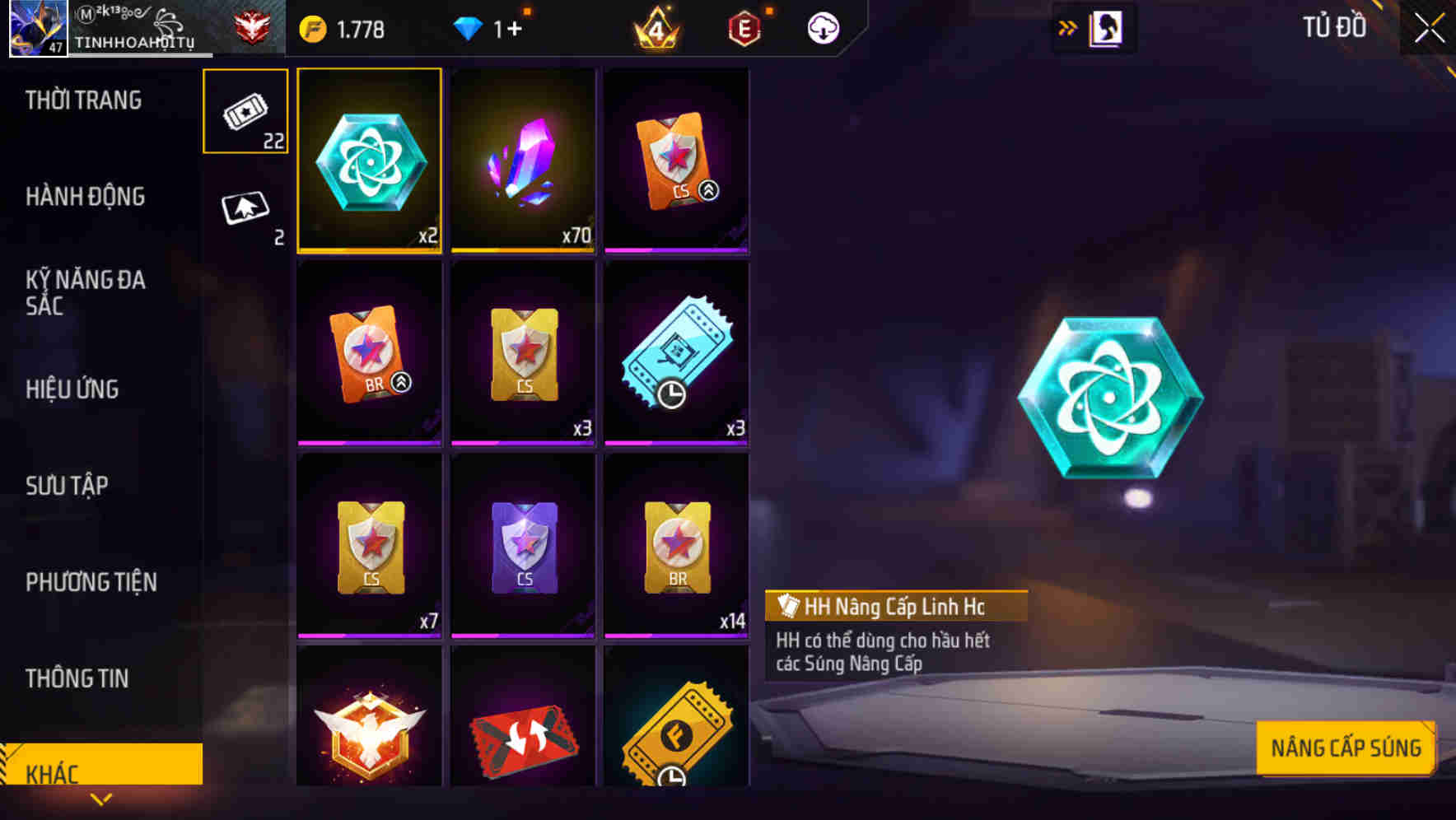The image size is (1456, 820).
Task: Select the red E event badge icon
Action: point(743,27)
